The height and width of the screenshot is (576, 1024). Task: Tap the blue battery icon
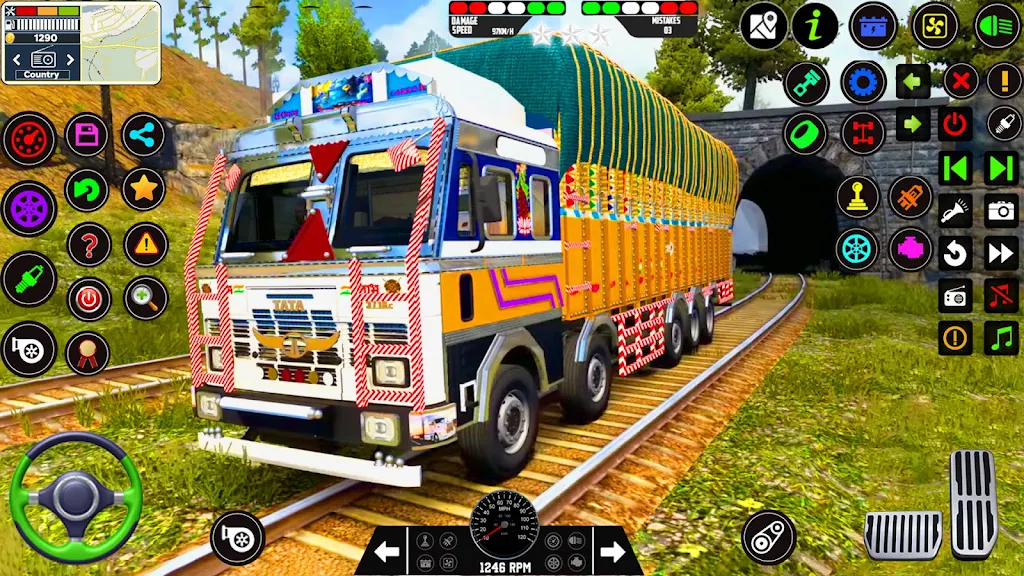(x=872, y=26)
